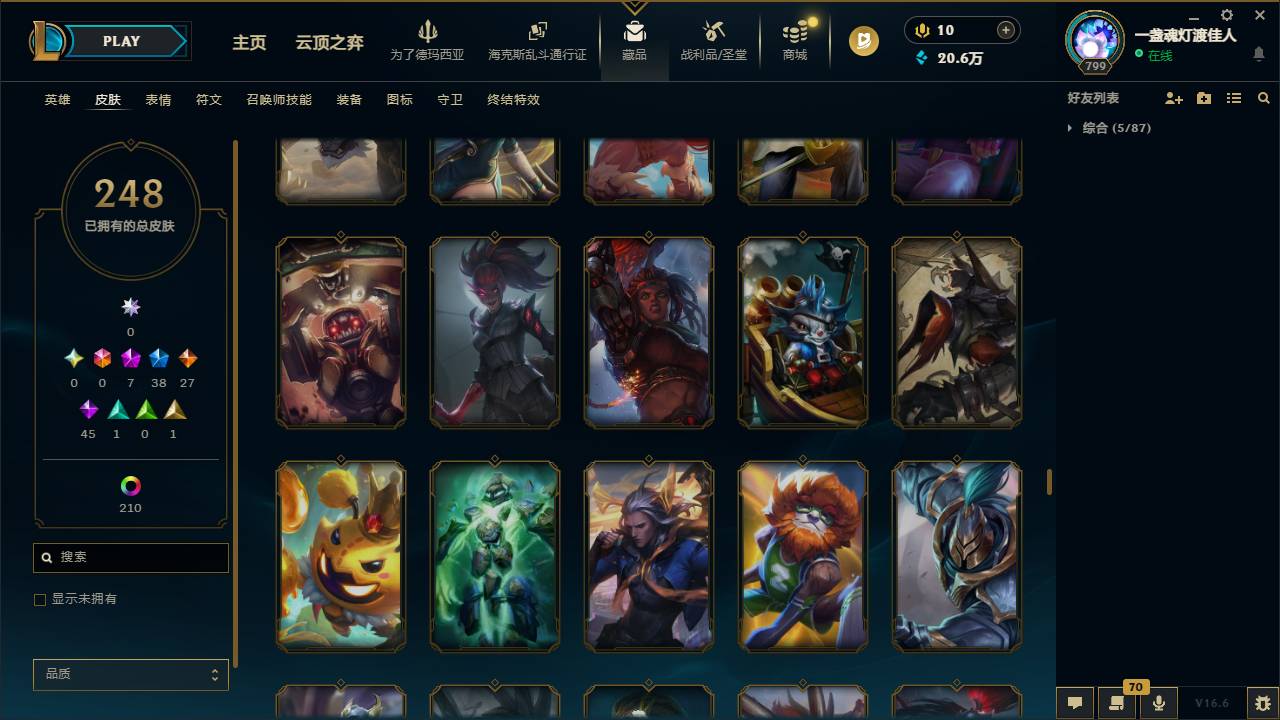1280x720 pixels.
Task: Open the 商城 store menu
Action: coord(794,42)
